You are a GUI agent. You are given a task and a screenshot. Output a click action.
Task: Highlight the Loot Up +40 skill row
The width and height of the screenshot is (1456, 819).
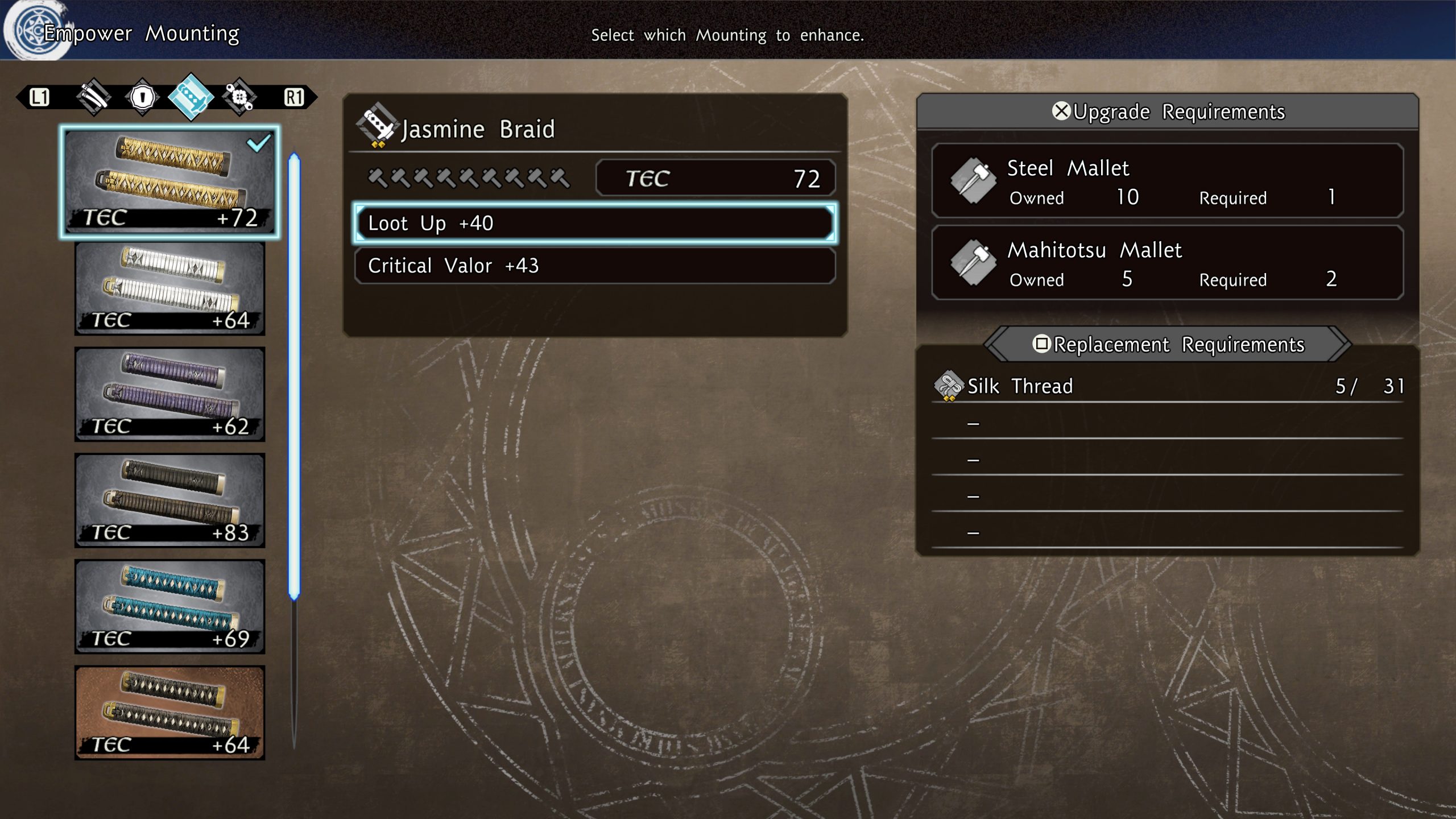click(595, 224)
